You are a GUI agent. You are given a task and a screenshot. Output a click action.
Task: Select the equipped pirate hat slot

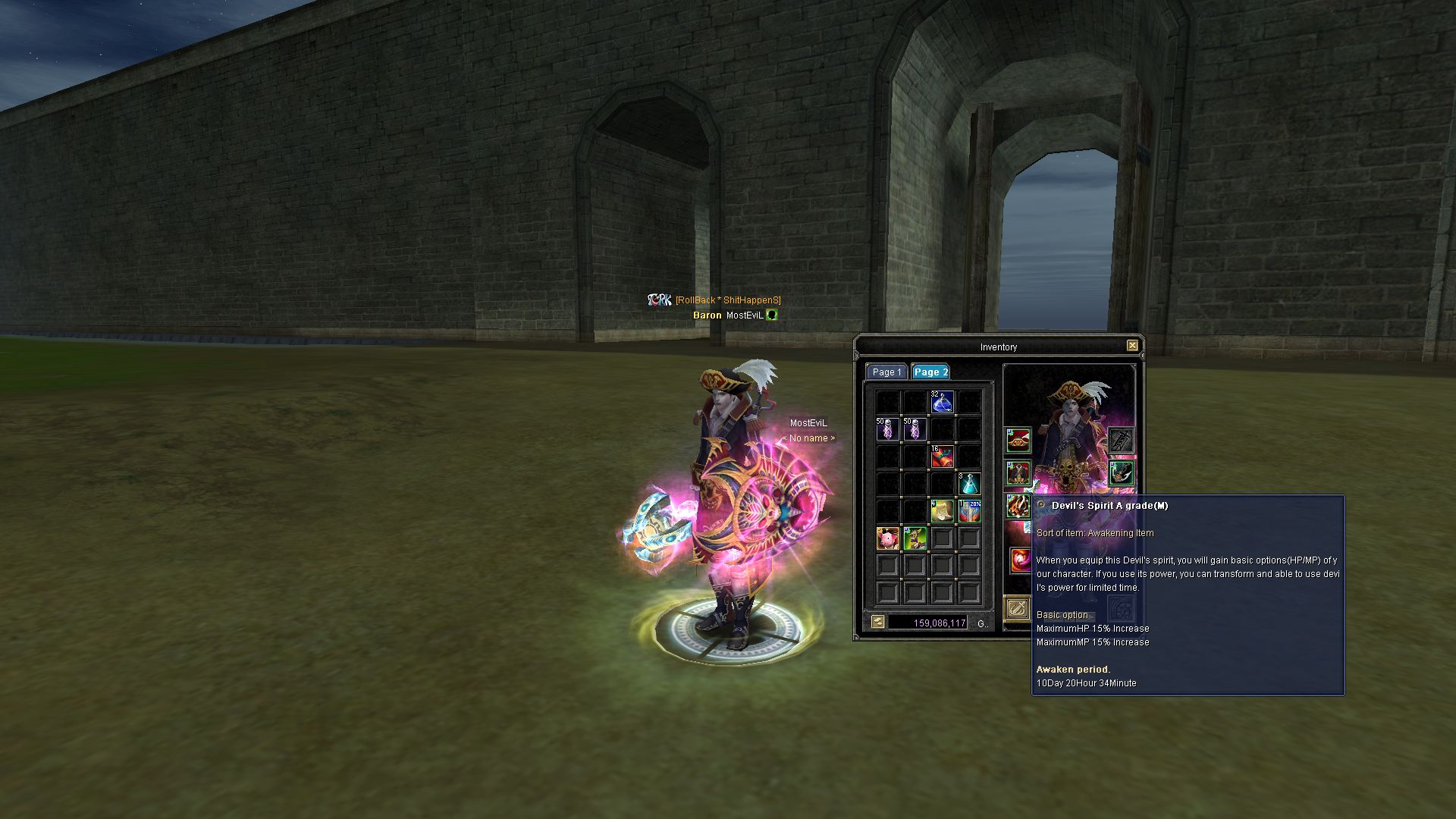[x=1018, y=440]
